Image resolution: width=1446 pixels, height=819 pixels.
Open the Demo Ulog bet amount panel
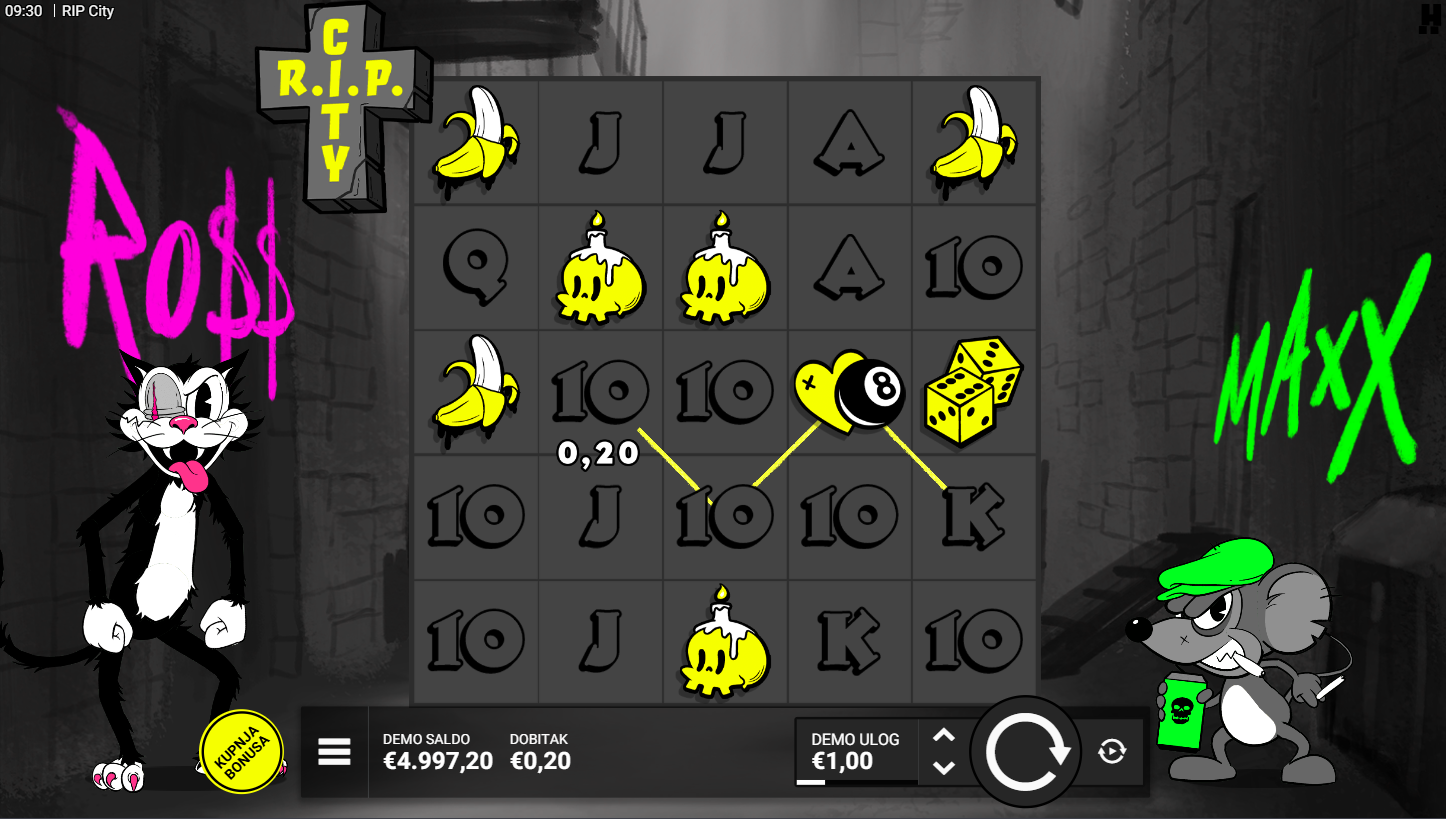[x=855, y=751]
